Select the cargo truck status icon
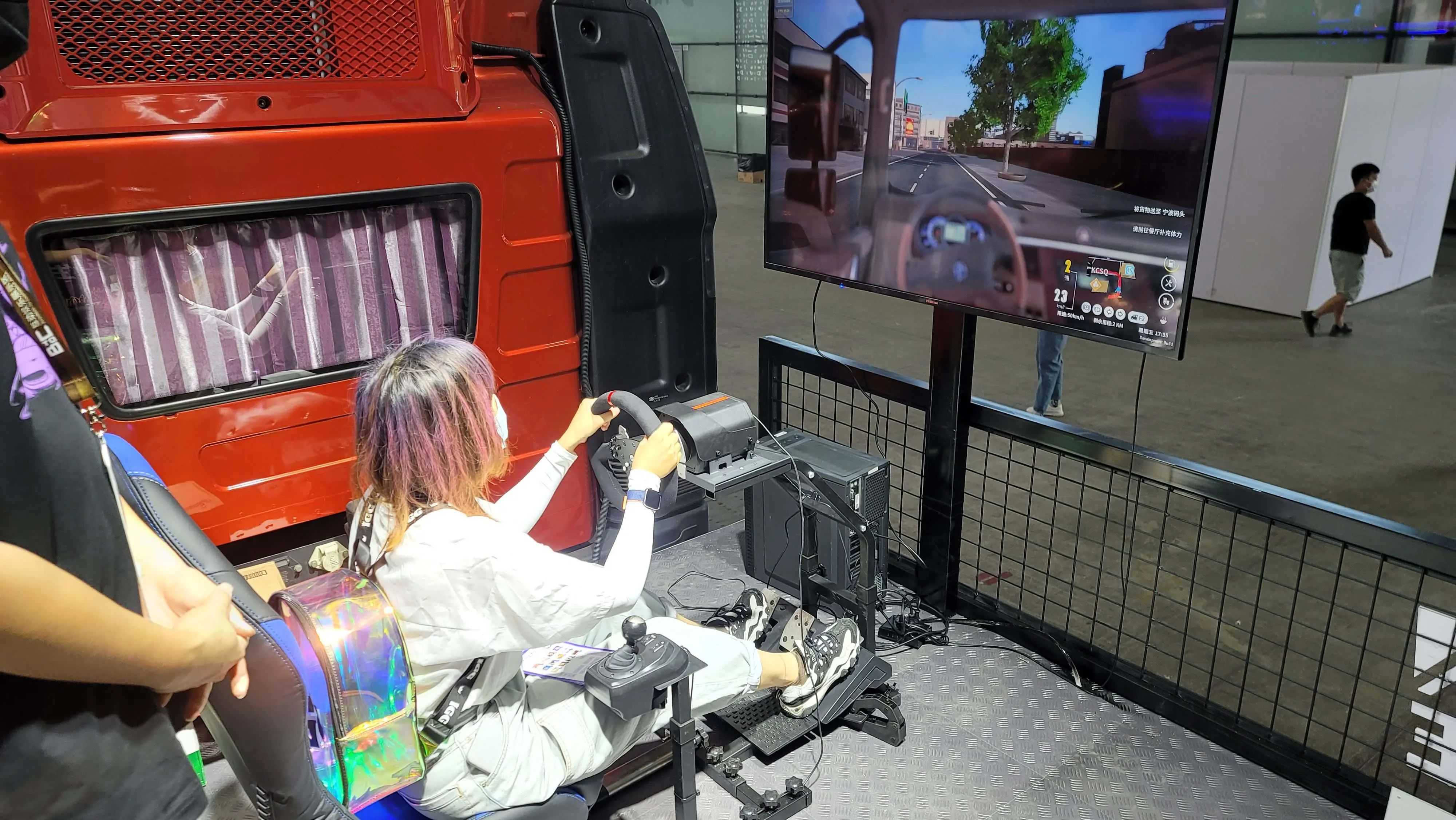Viewport: 1456px width, 820px height. click(x=1167, y=301)
